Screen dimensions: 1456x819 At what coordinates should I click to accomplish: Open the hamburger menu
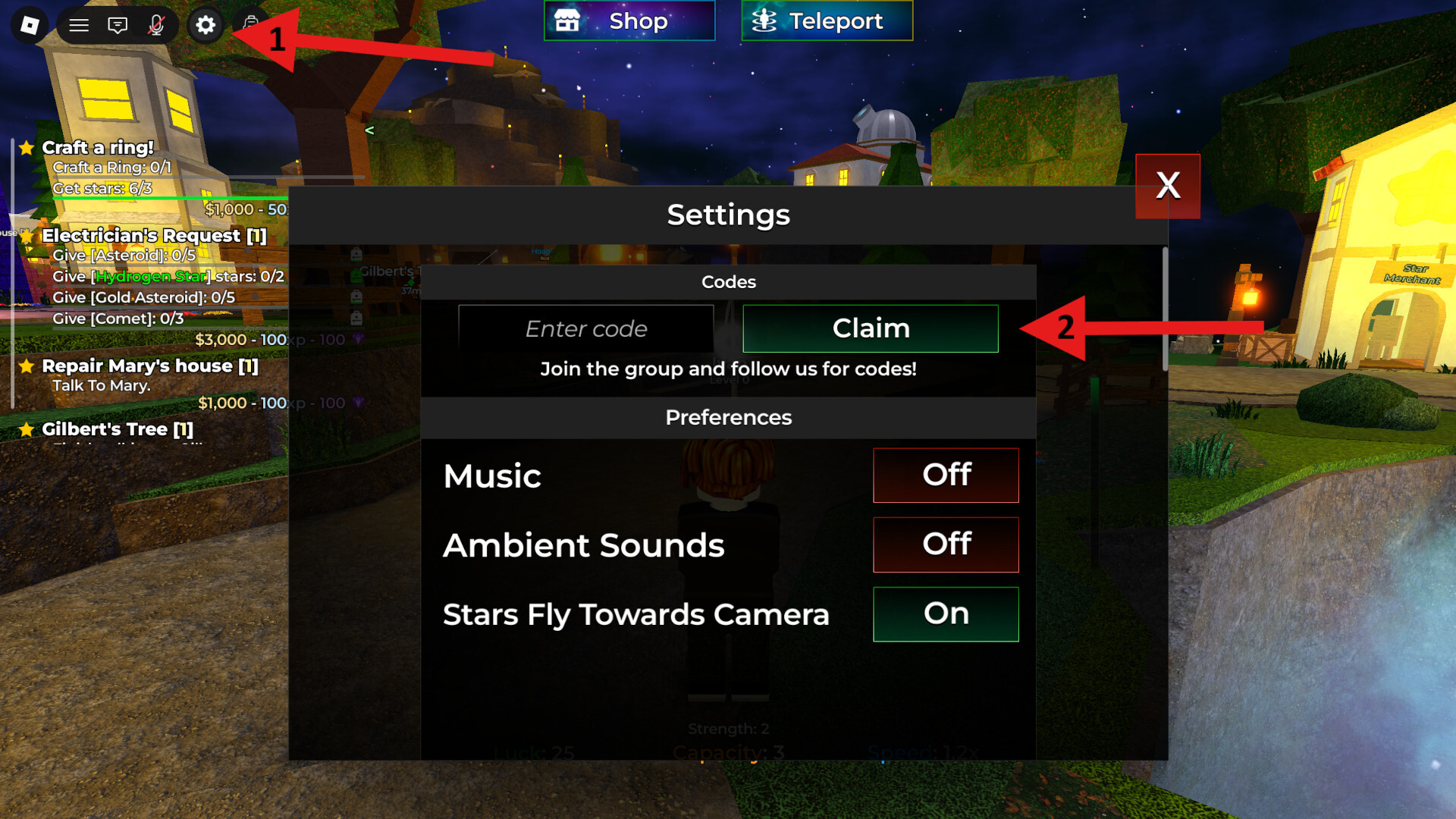[78, 25]
